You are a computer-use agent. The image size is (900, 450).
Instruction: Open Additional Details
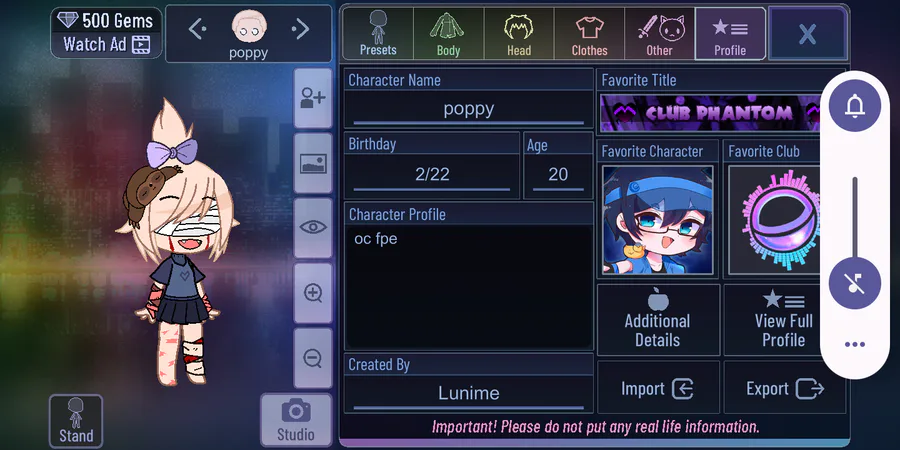[x=658, y=320]
